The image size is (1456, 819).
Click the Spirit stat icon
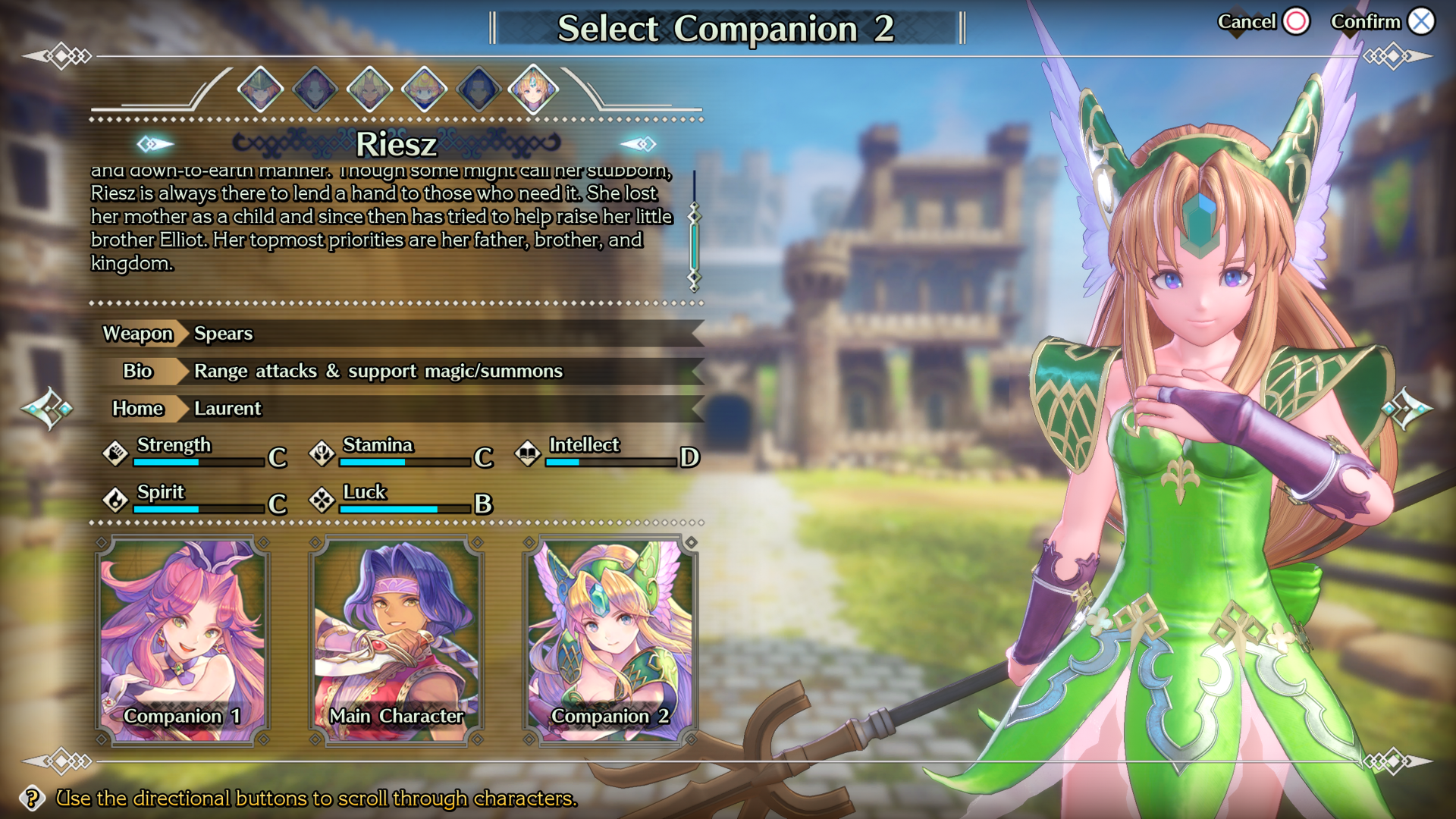(115, 499)
